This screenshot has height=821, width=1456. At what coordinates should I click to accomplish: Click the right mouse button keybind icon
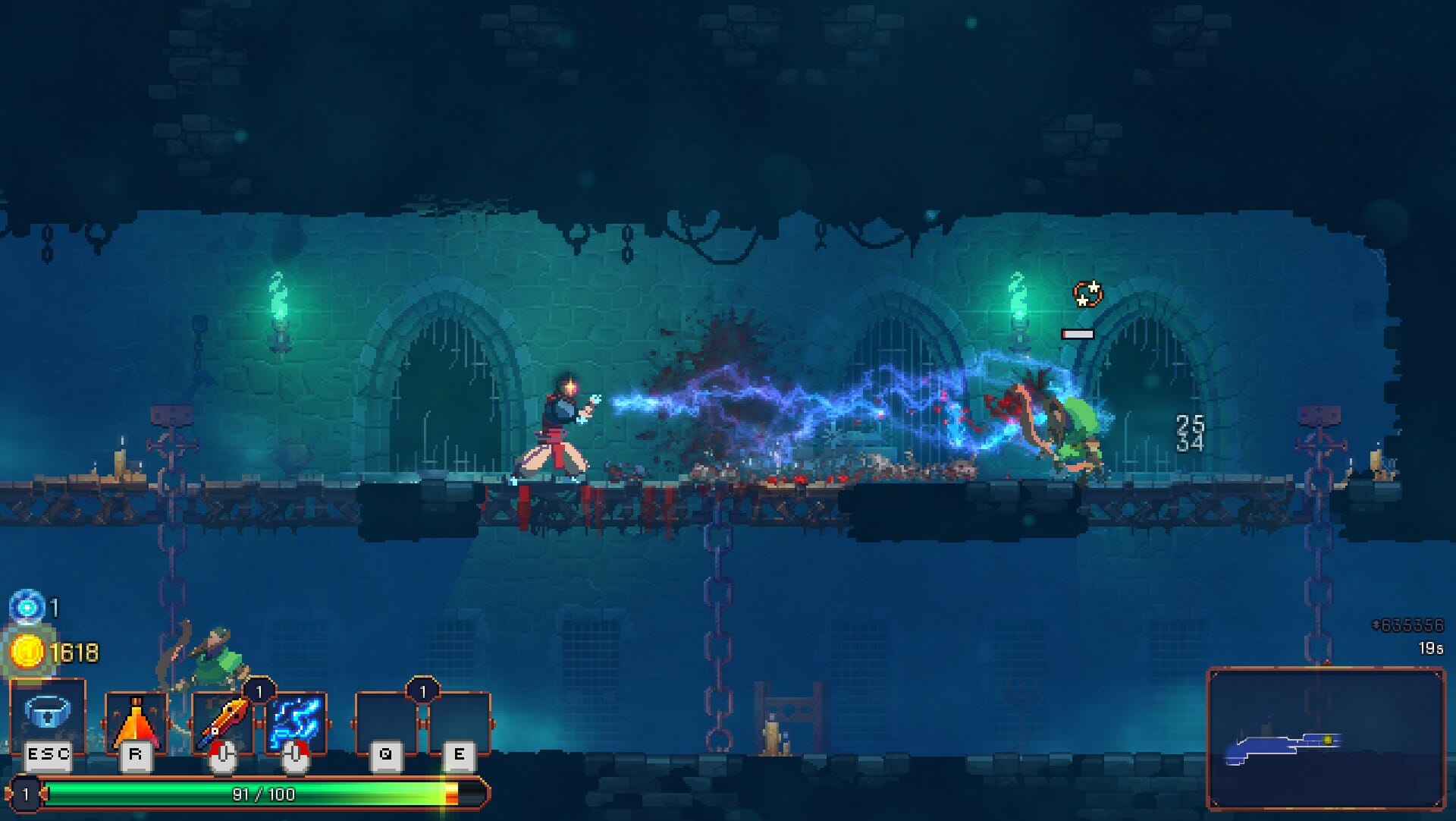tap(296, 756)
